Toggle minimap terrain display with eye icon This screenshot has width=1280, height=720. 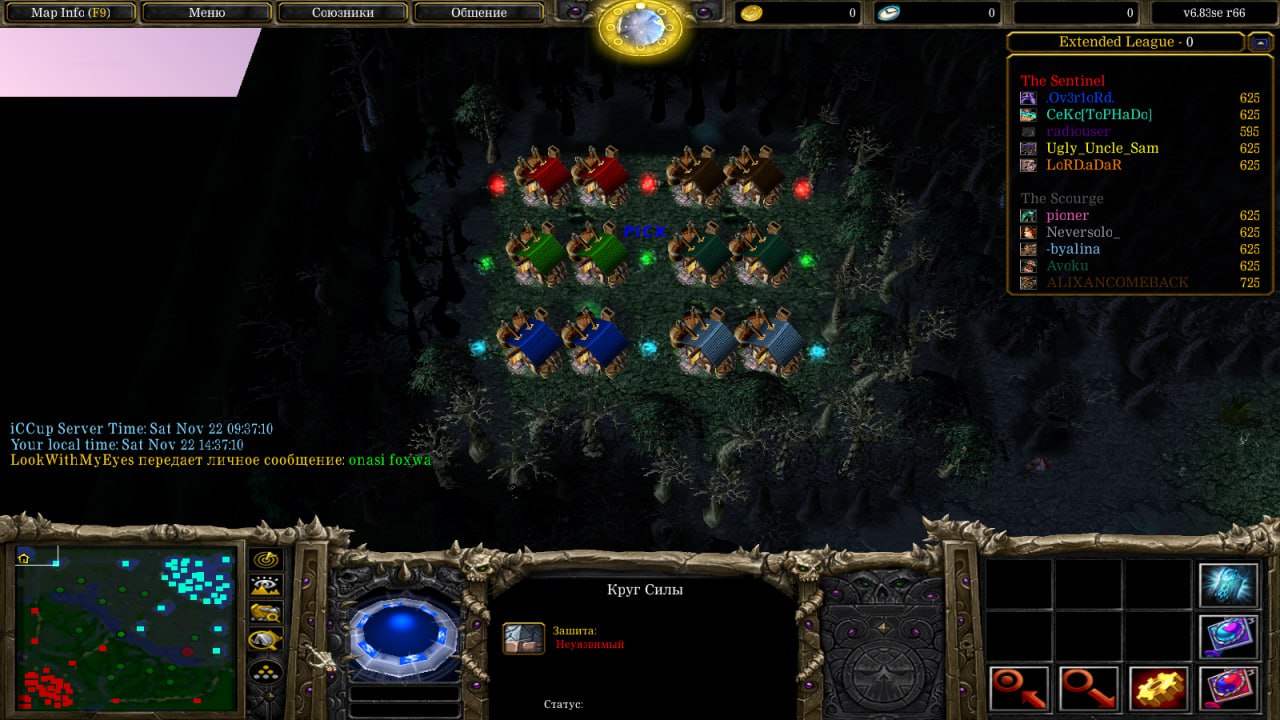click(266, 587)
